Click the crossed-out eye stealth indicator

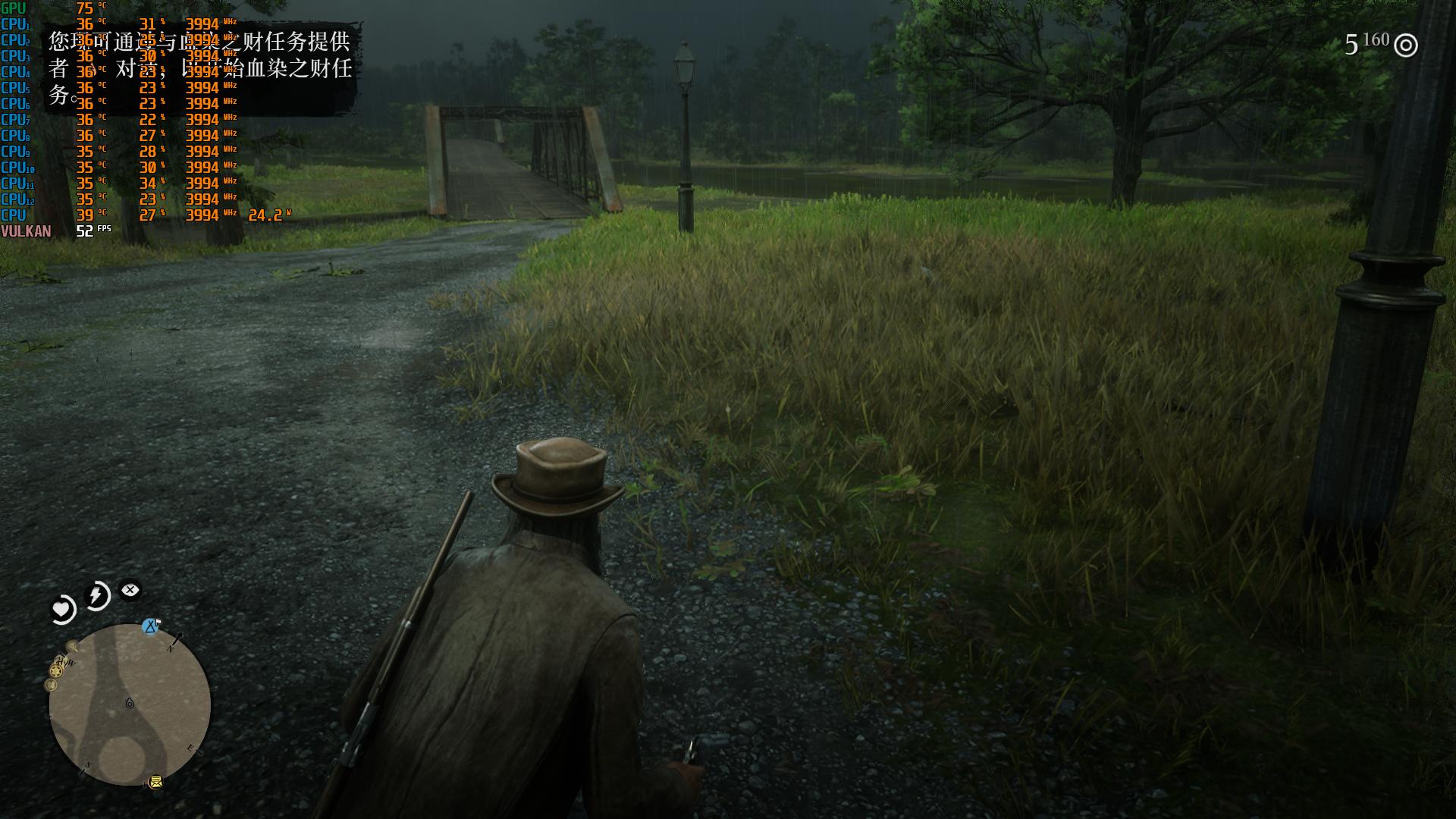click(x=130, y=590)
